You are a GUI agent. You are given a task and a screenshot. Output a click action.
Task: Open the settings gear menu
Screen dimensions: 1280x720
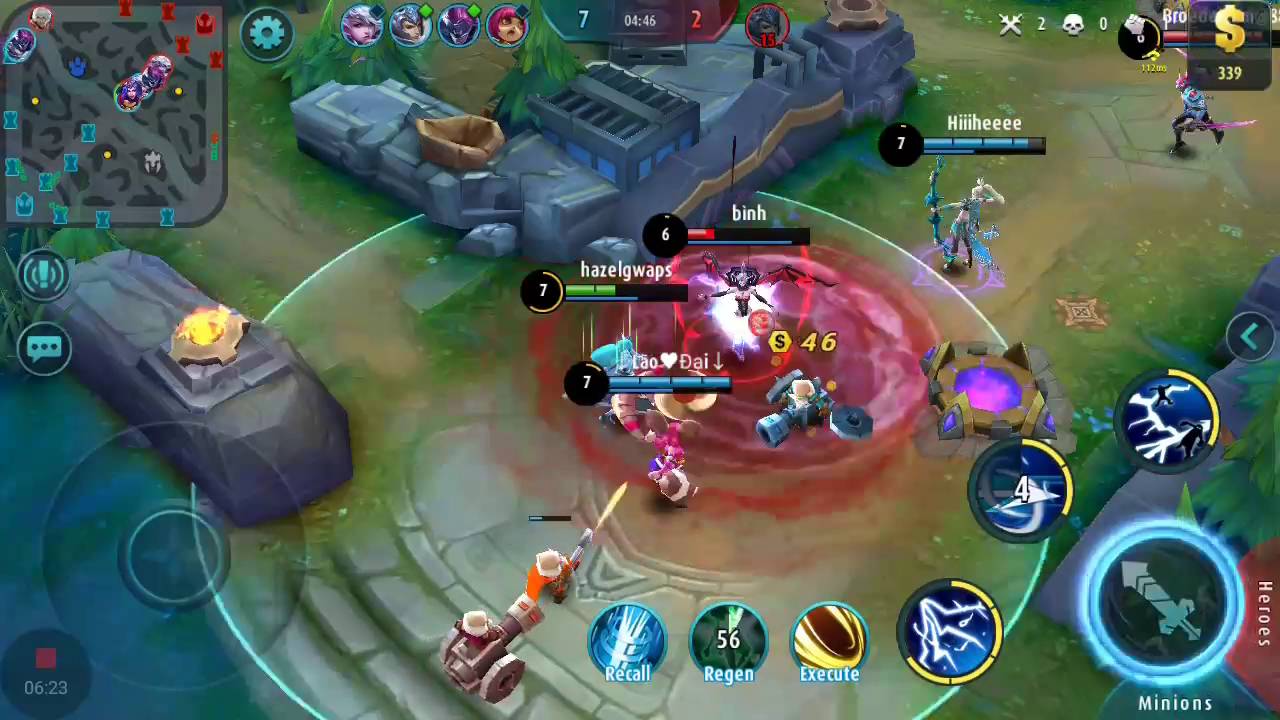266,34
